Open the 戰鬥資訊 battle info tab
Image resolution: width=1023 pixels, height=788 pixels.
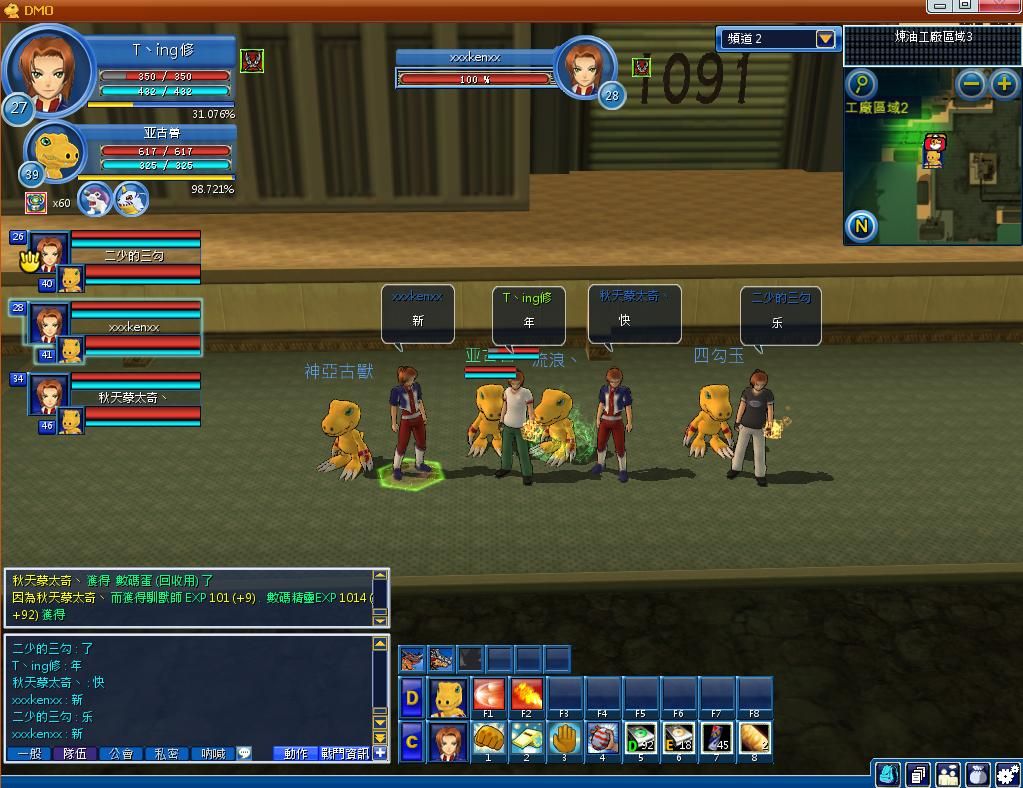345,753
